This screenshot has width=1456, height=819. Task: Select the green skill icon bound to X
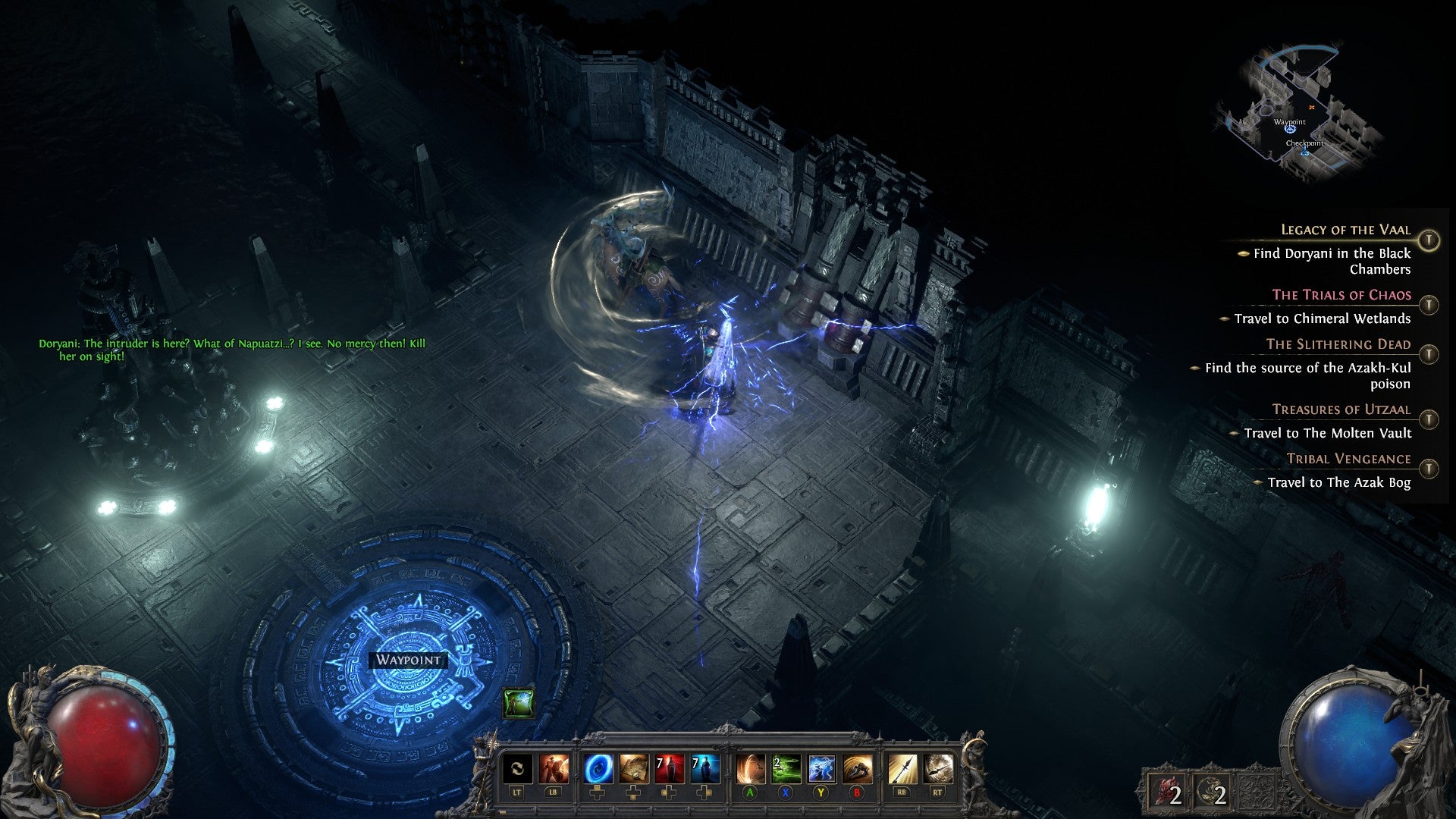[785, 768]
